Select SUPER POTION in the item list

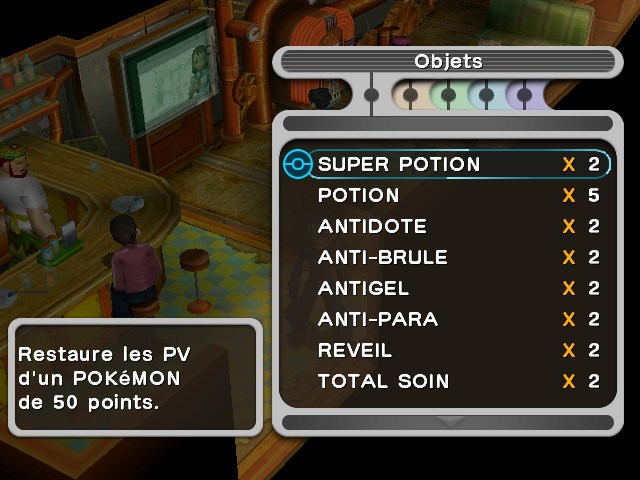coord(399,164)
